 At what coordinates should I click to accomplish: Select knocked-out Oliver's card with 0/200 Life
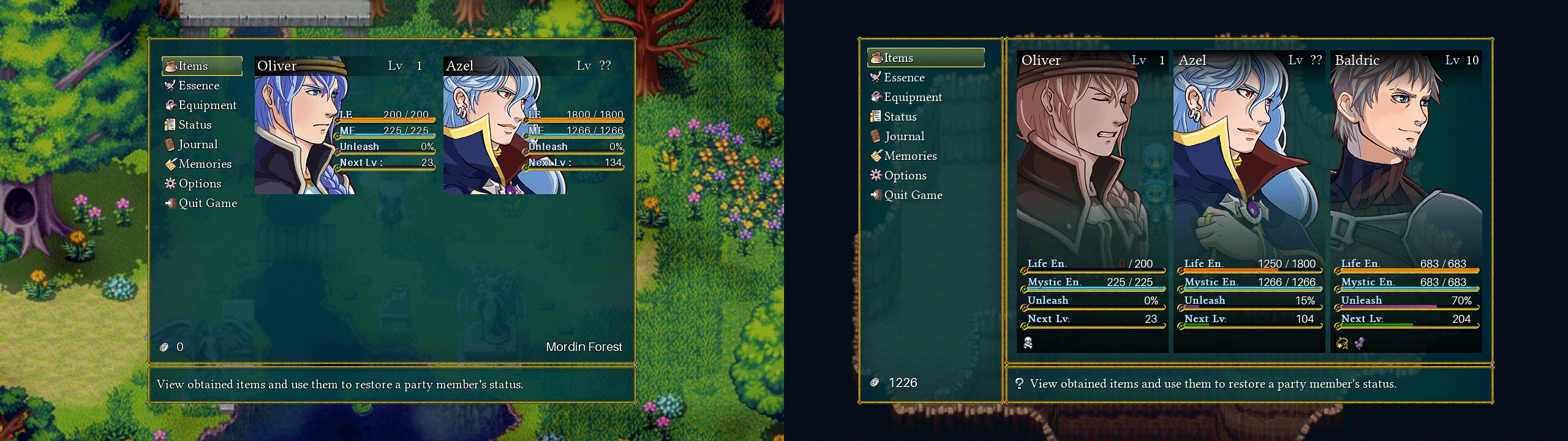[1092, 201]
